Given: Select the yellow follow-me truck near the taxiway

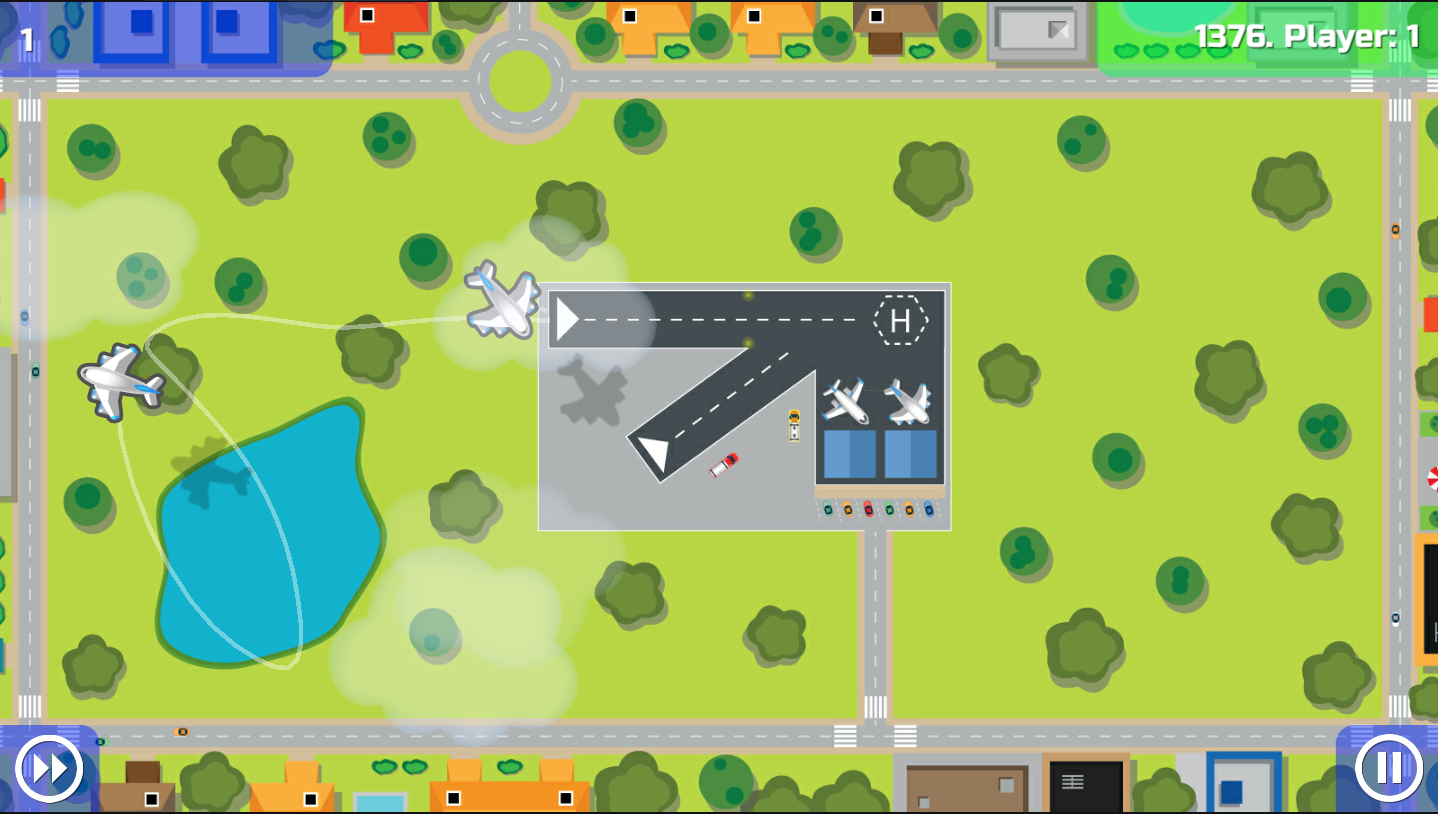Looking at the screenshot, I should pyautogui.click(x=793, y=426).
